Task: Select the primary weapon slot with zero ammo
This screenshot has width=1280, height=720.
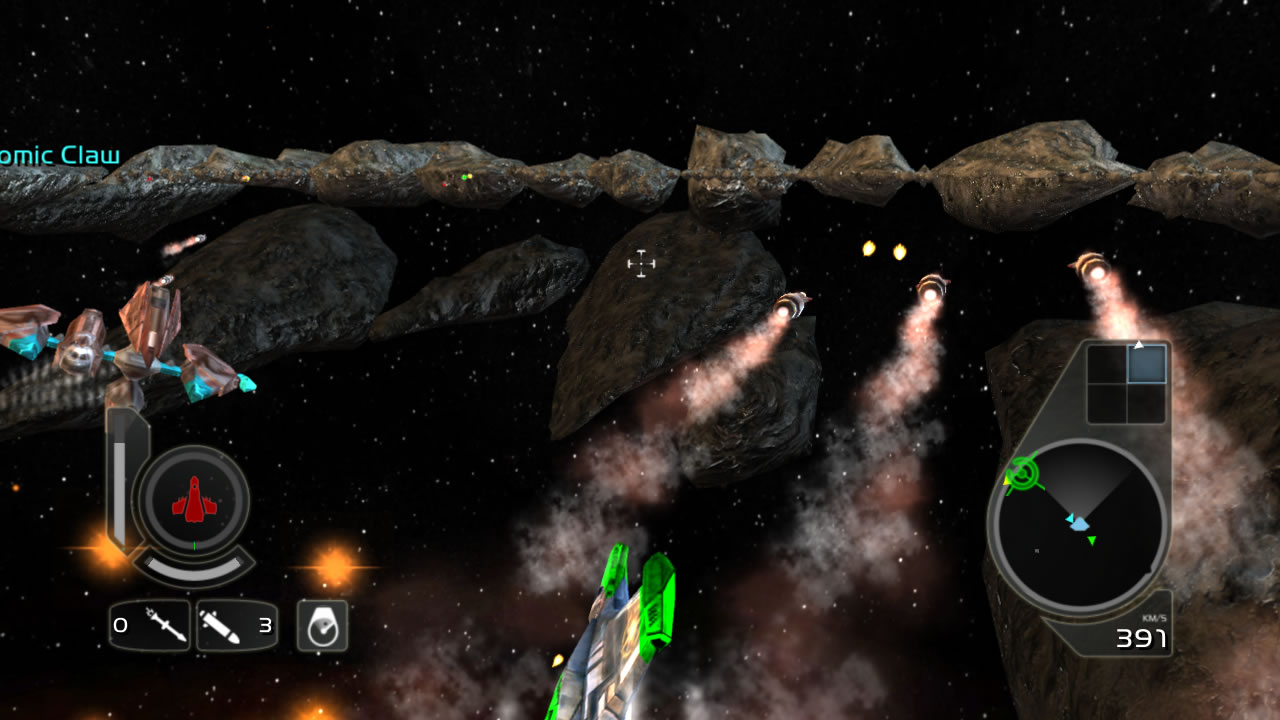Action: pos(150,626)
